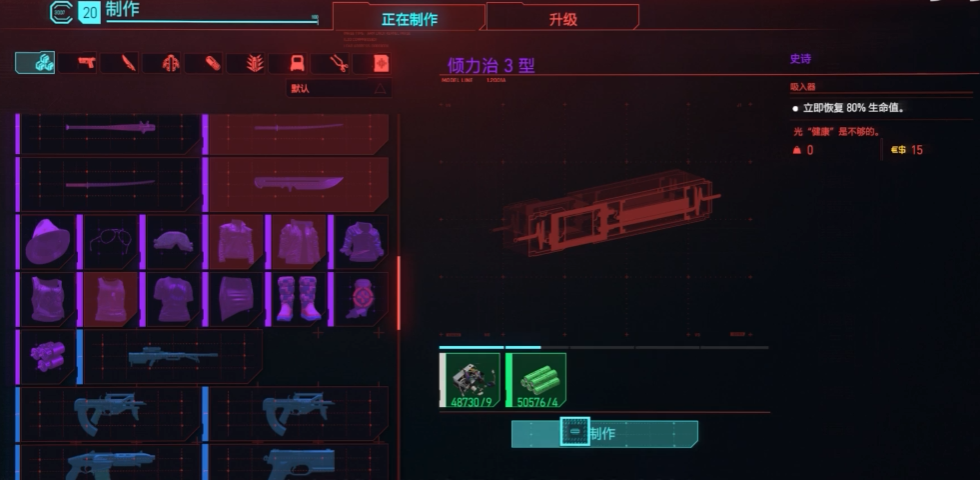Select the purple hat recipe
This screenshot has height=480, width=980.
coord(48,242)
